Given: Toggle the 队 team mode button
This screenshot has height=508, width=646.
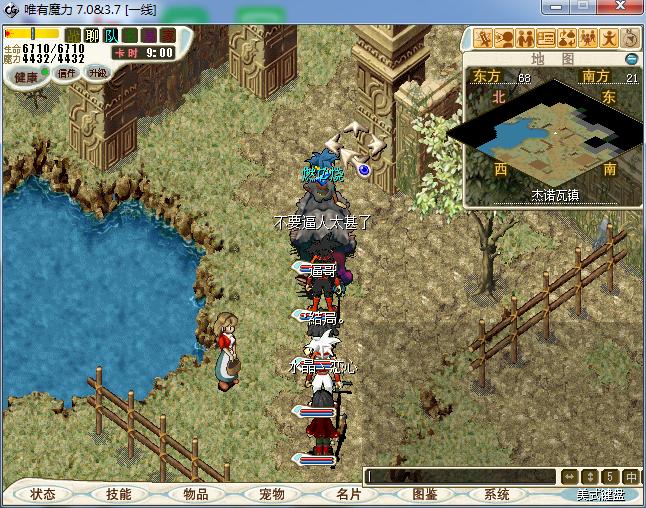Looking at the screenshot, I should tap(111, 36).
